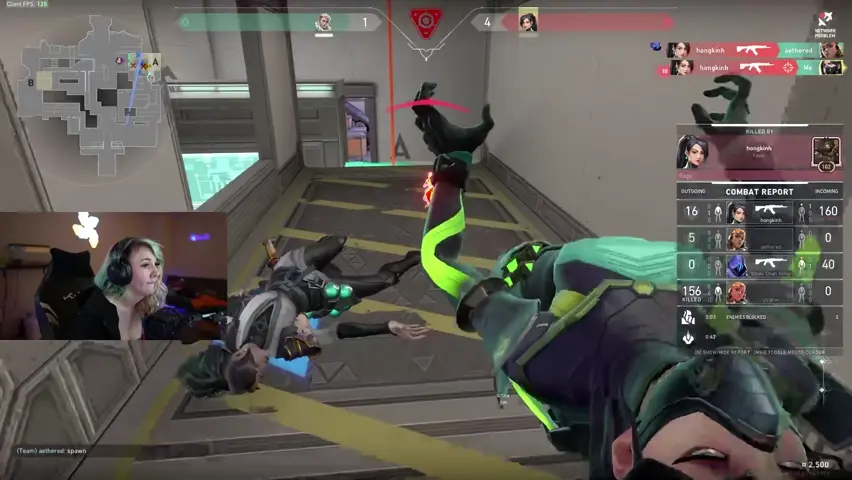Image resolution: width=852 pixels, height=480 pixels.
Task: Select the ally agent portrait in top bar
Action: click(x=324, y=22)
